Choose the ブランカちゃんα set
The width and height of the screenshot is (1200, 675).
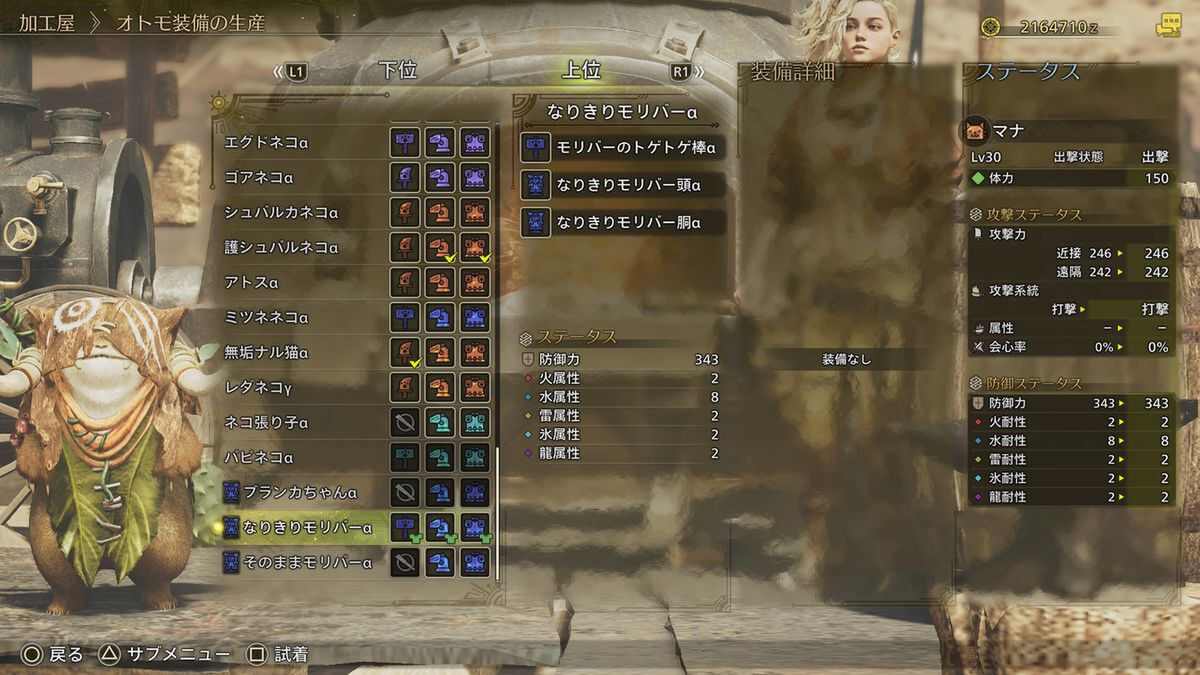click(300, 492)
